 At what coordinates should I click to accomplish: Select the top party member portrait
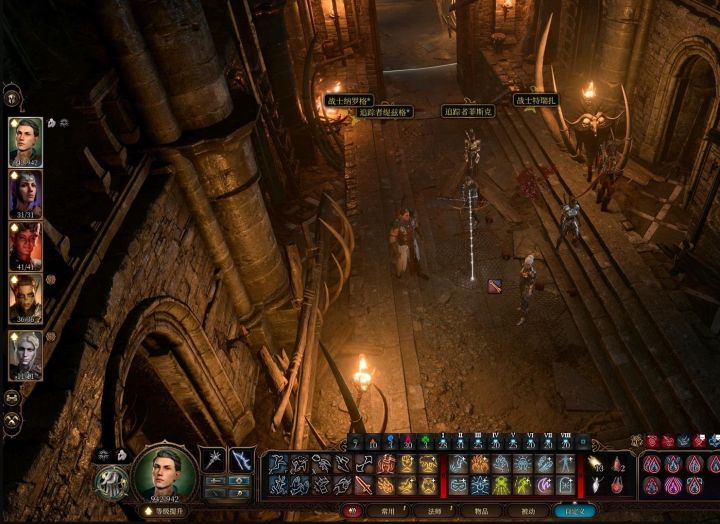coord(25,141)
